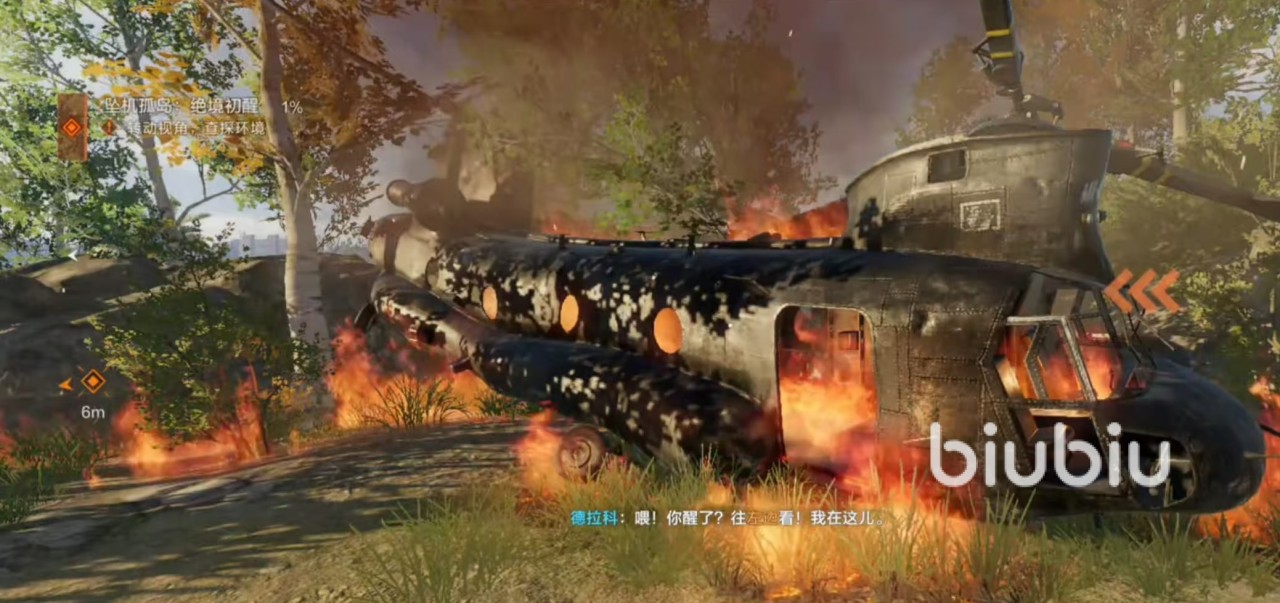Viewport: 1280px width, 603px height.
Task: Select the orange diamond waypoint marker
Action: coord(93,382)
